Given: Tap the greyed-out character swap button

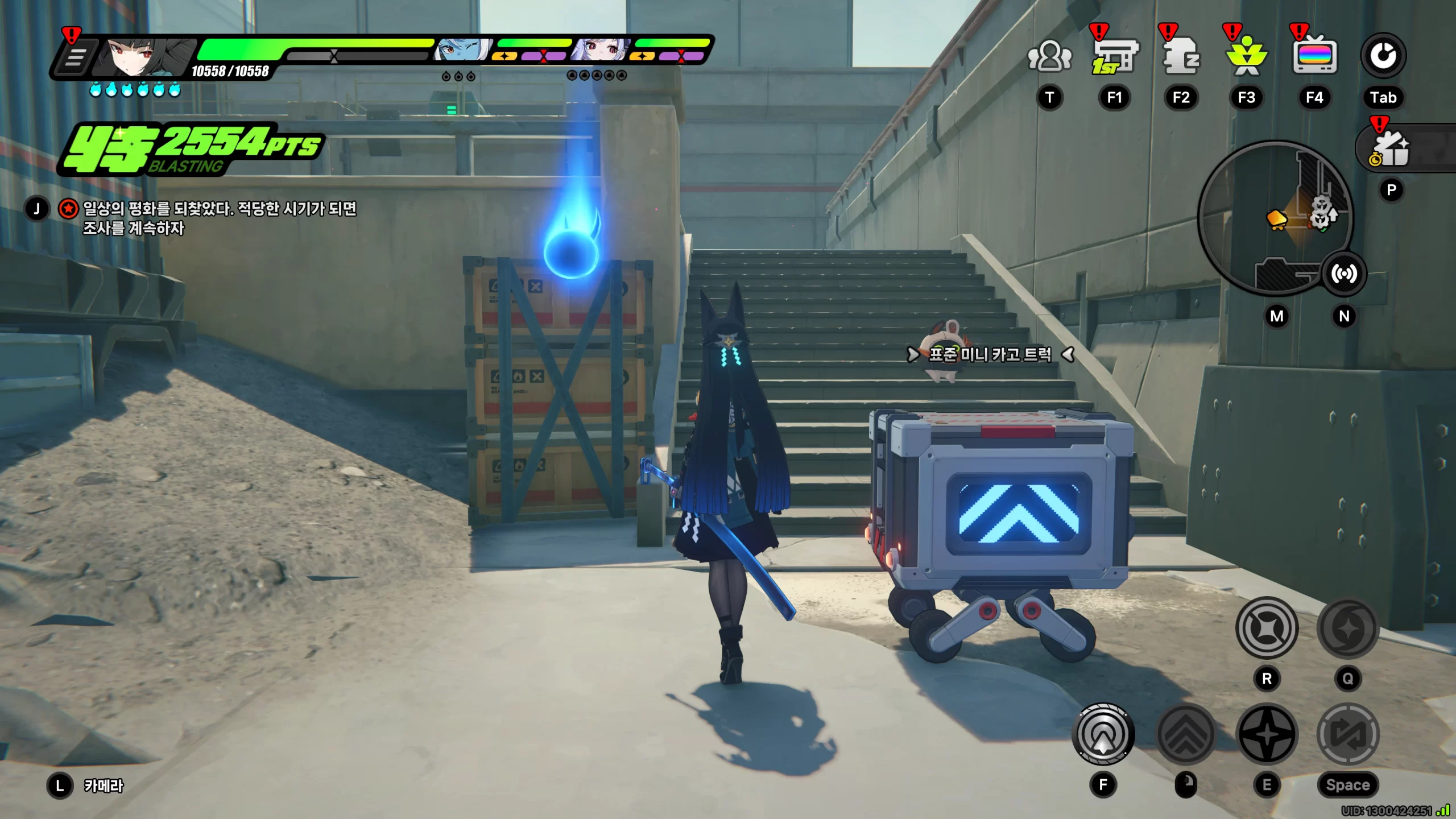Looking at the screenshot, I should 1348,735.
